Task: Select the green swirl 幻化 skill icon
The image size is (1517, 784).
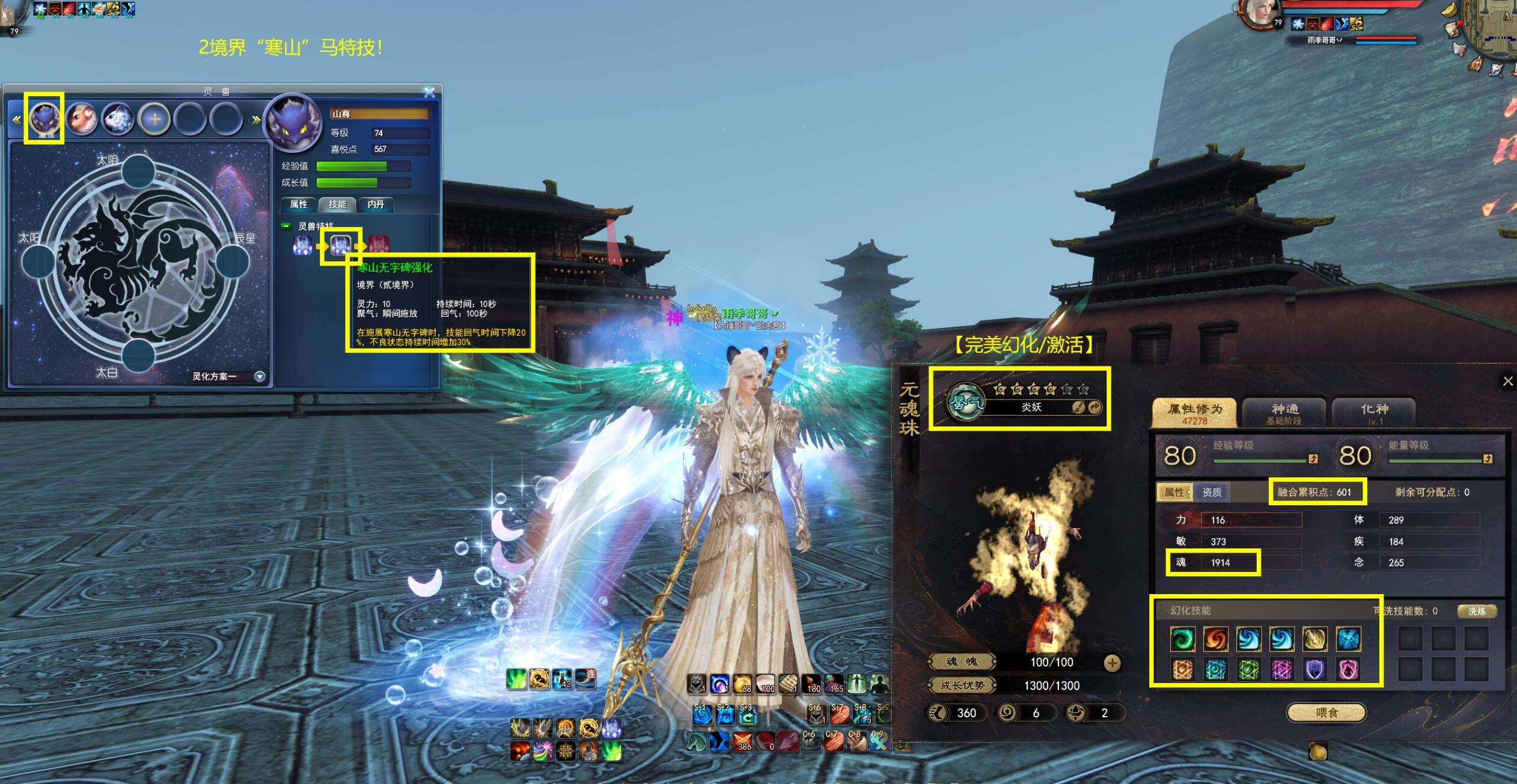Action: coord(1182,639)
